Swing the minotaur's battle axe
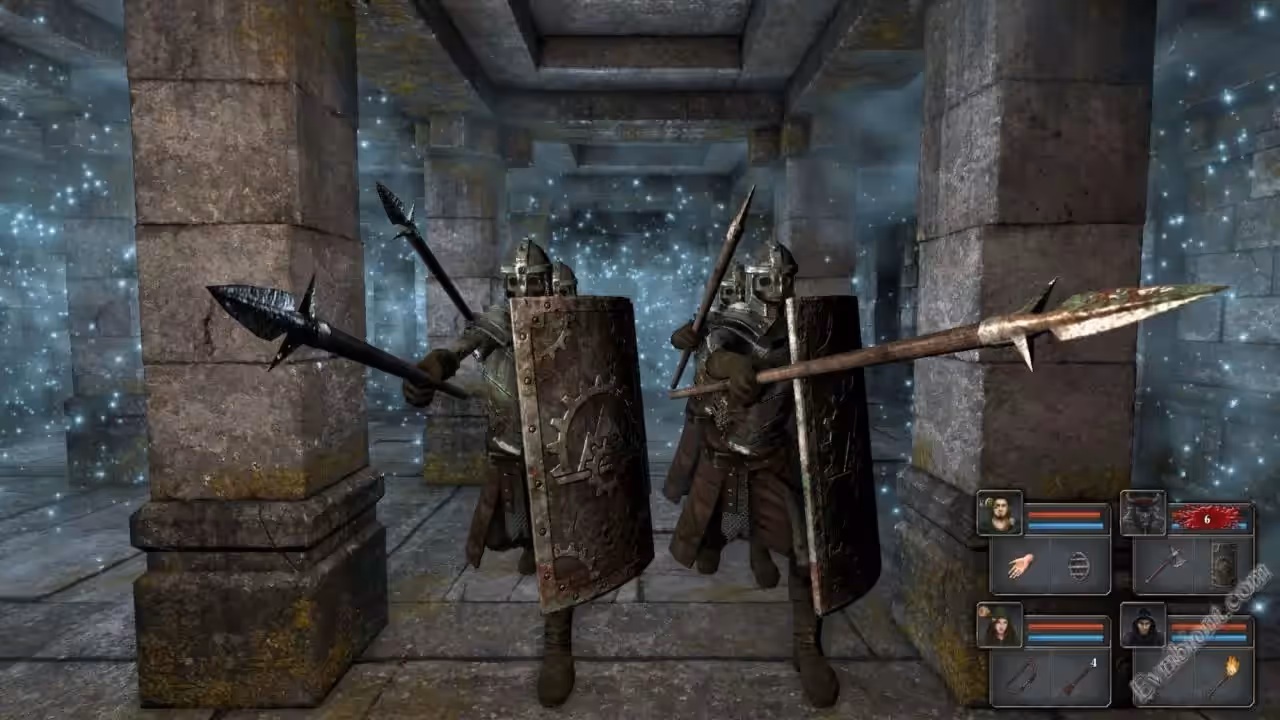1280x720 pixels. click(1164, 567)
